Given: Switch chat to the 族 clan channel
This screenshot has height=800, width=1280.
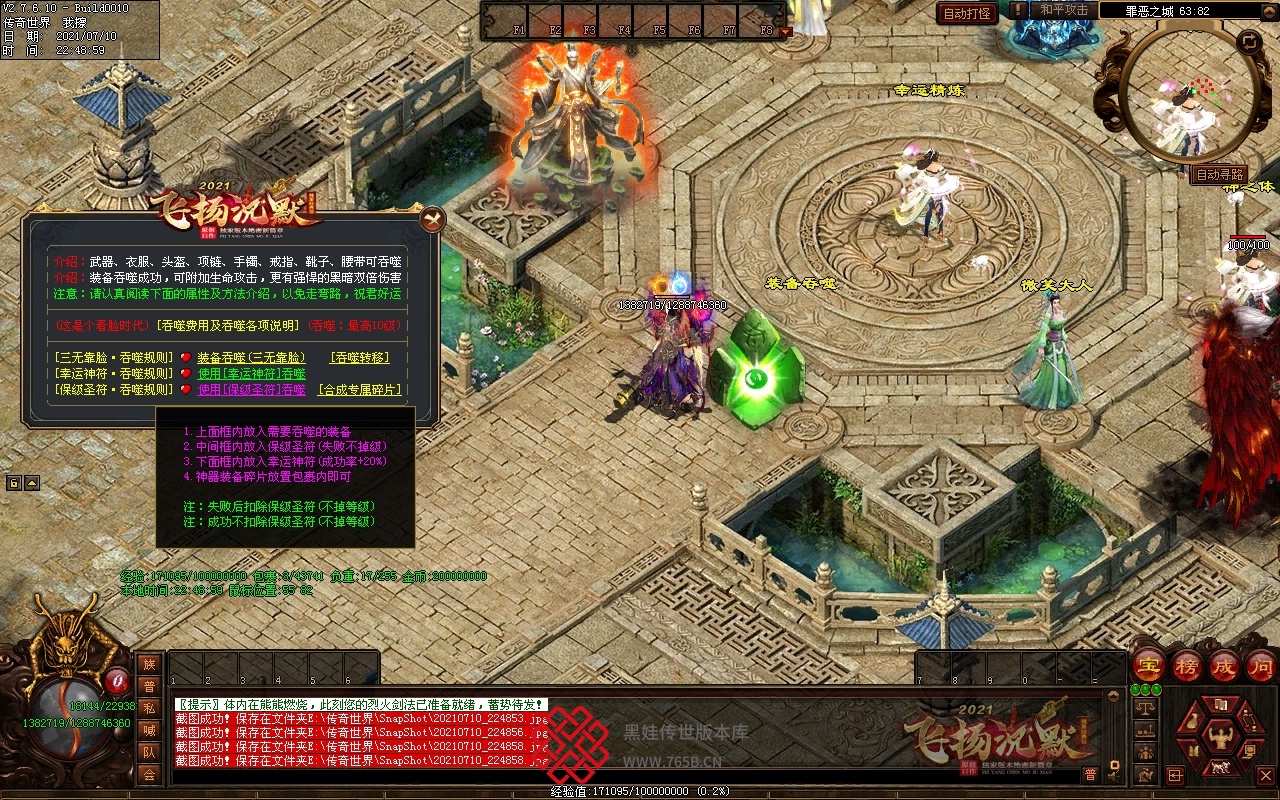Looking at the screenshot, I should coord(149,664).
